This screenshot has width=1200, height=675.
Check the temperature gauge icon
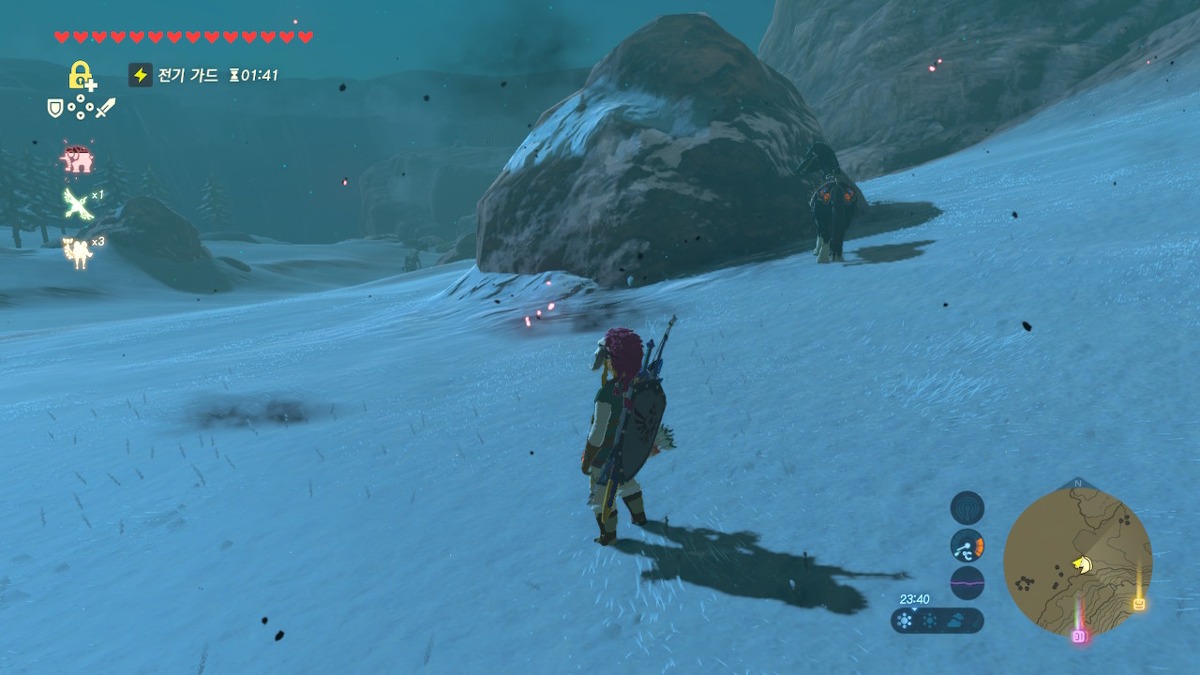tap(967, 545)
